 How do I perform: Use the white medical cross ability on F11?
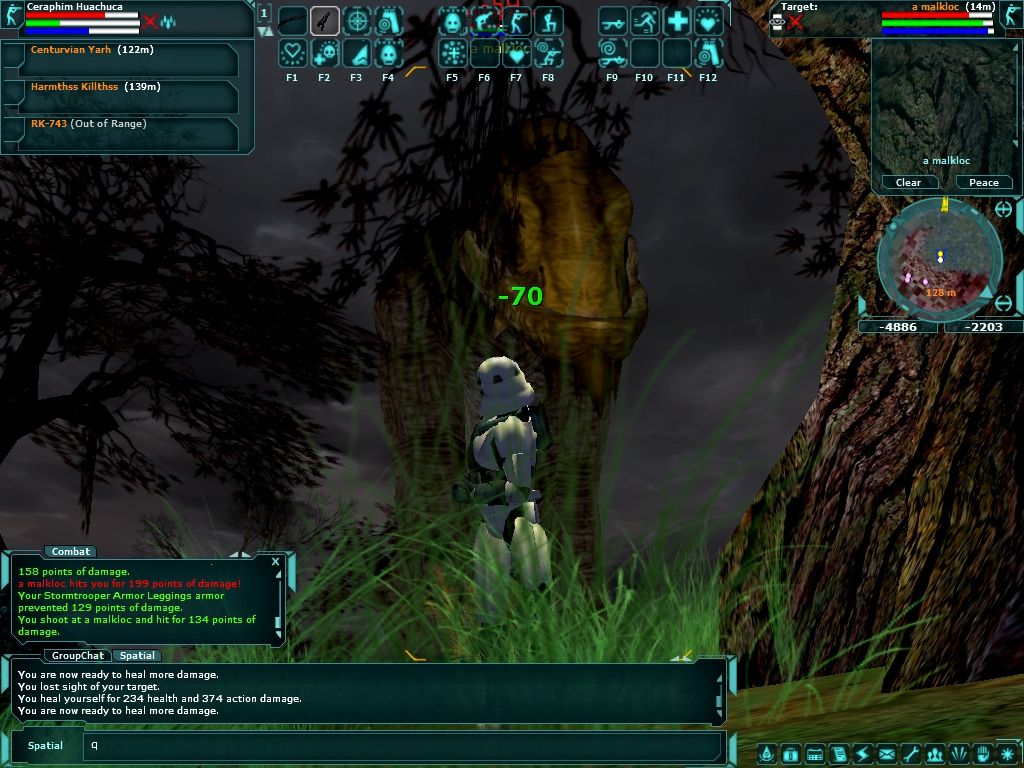[x=677, y=21]
